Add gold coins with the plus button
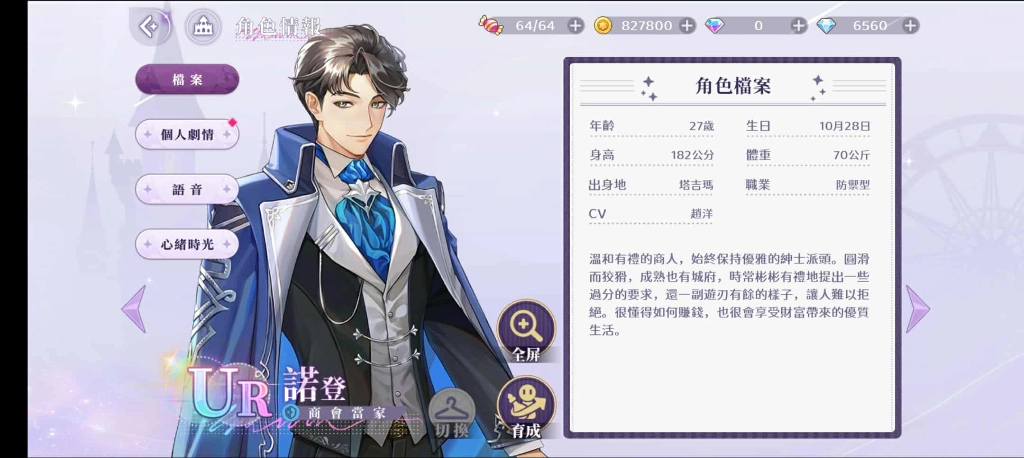 coord(687,26)
